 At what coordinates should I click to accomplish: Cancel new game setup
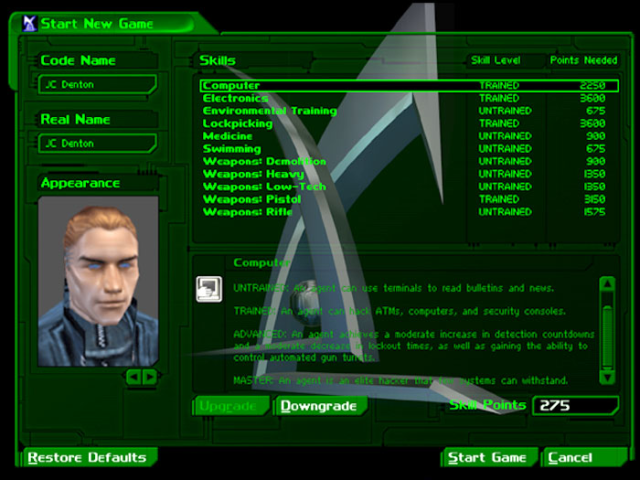[574, 458]
